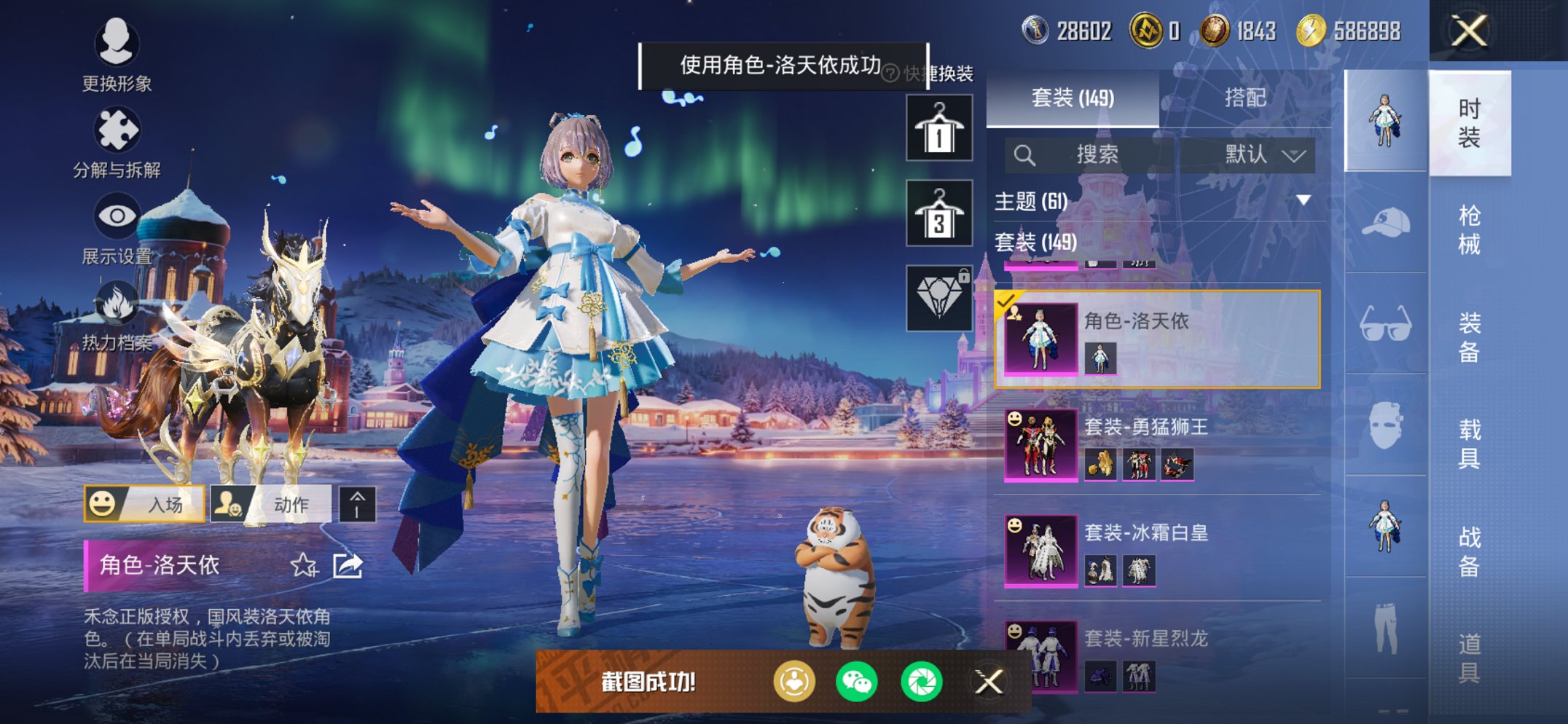
Task: Select the 入场 entrance emote button
Action: tap(144, 504)
